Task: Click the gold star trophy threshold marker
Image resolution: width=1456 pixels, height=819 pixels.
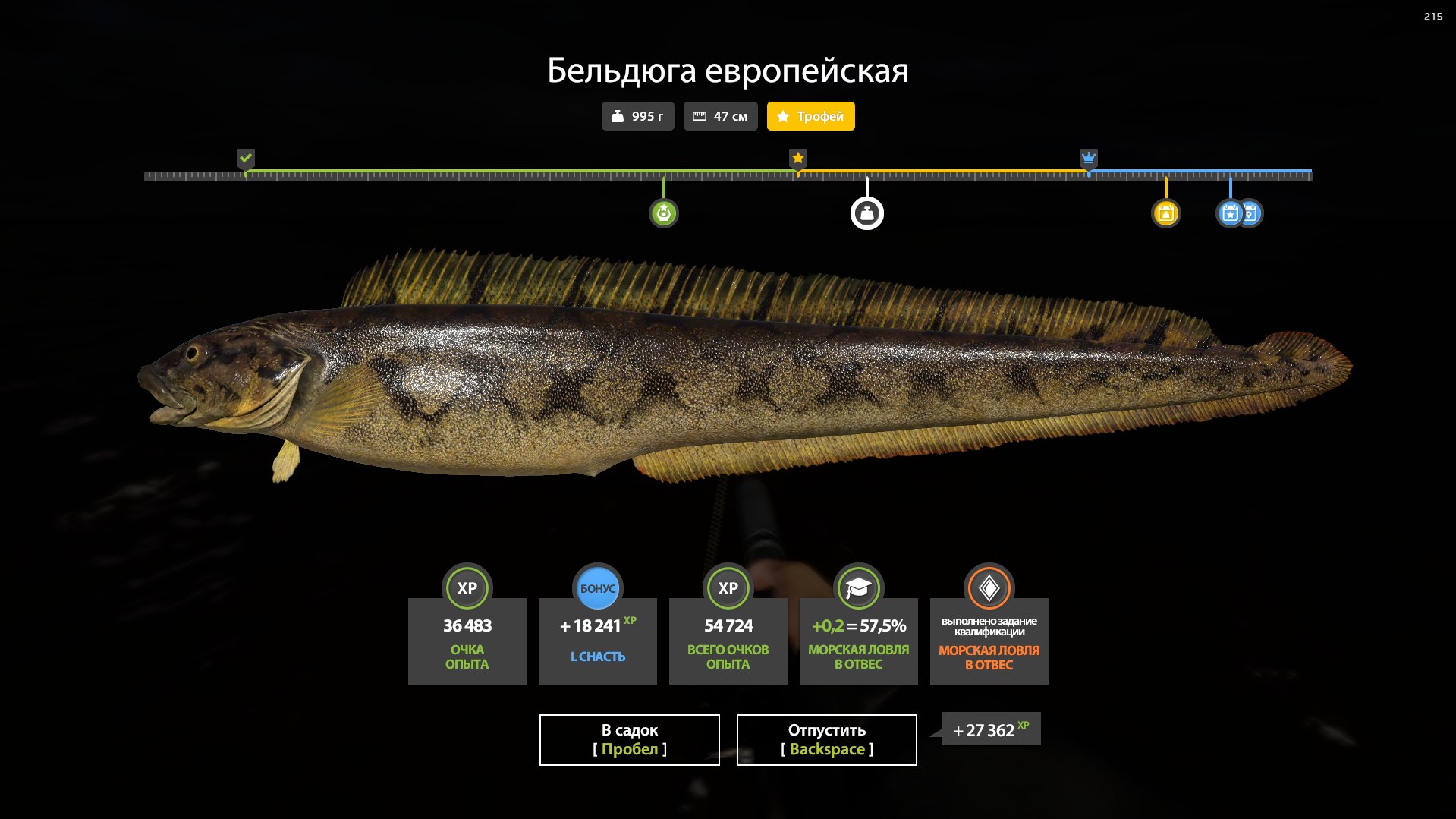Action: tap(797, 159)
